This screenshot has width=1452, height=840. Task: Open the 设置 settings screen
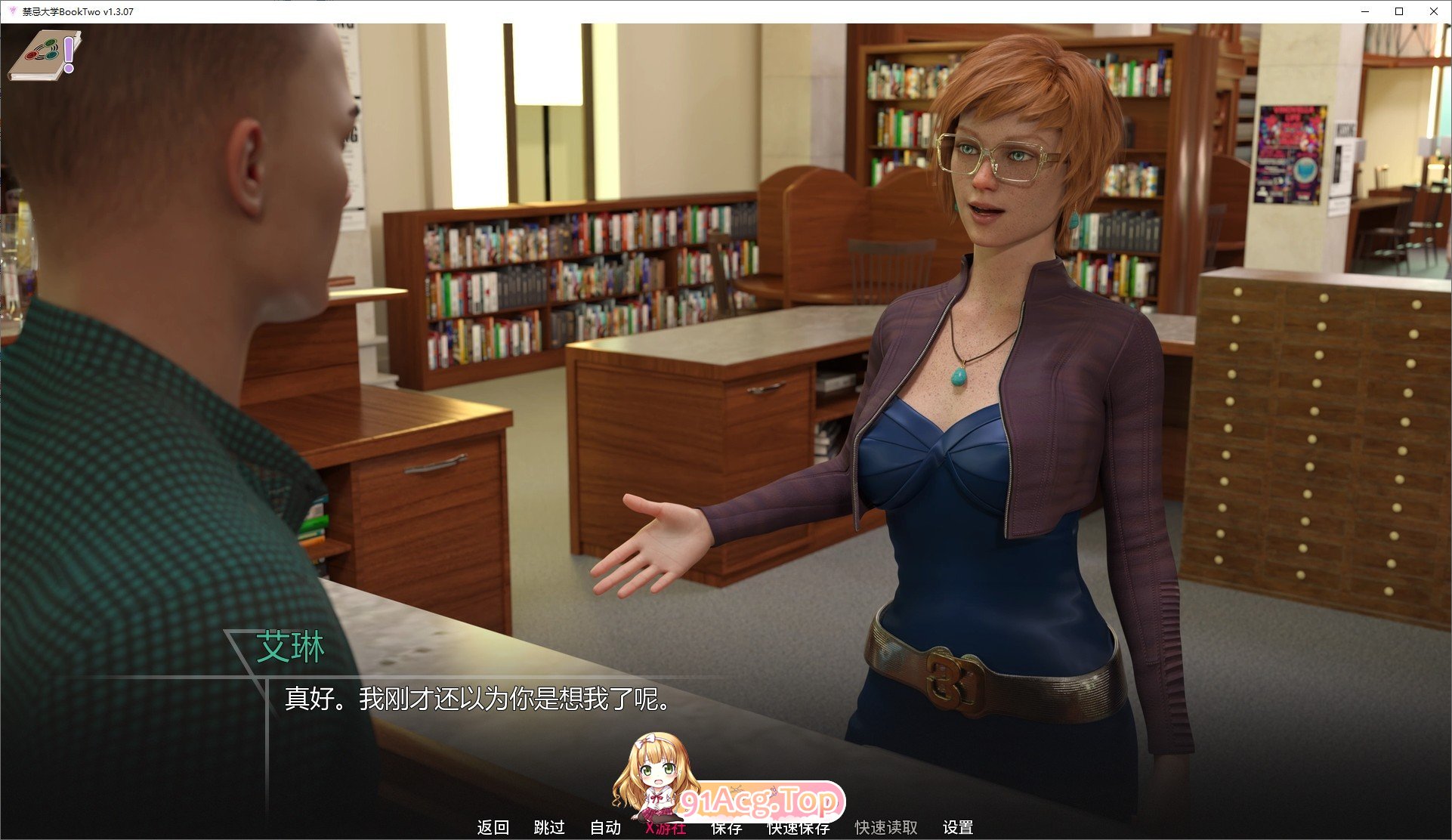958,827
